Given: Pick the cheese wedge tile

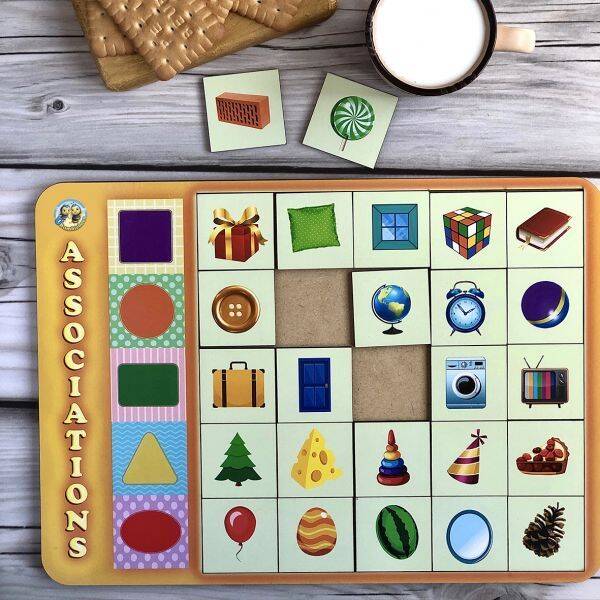Looking at the screenshot, I should (315, 460).
